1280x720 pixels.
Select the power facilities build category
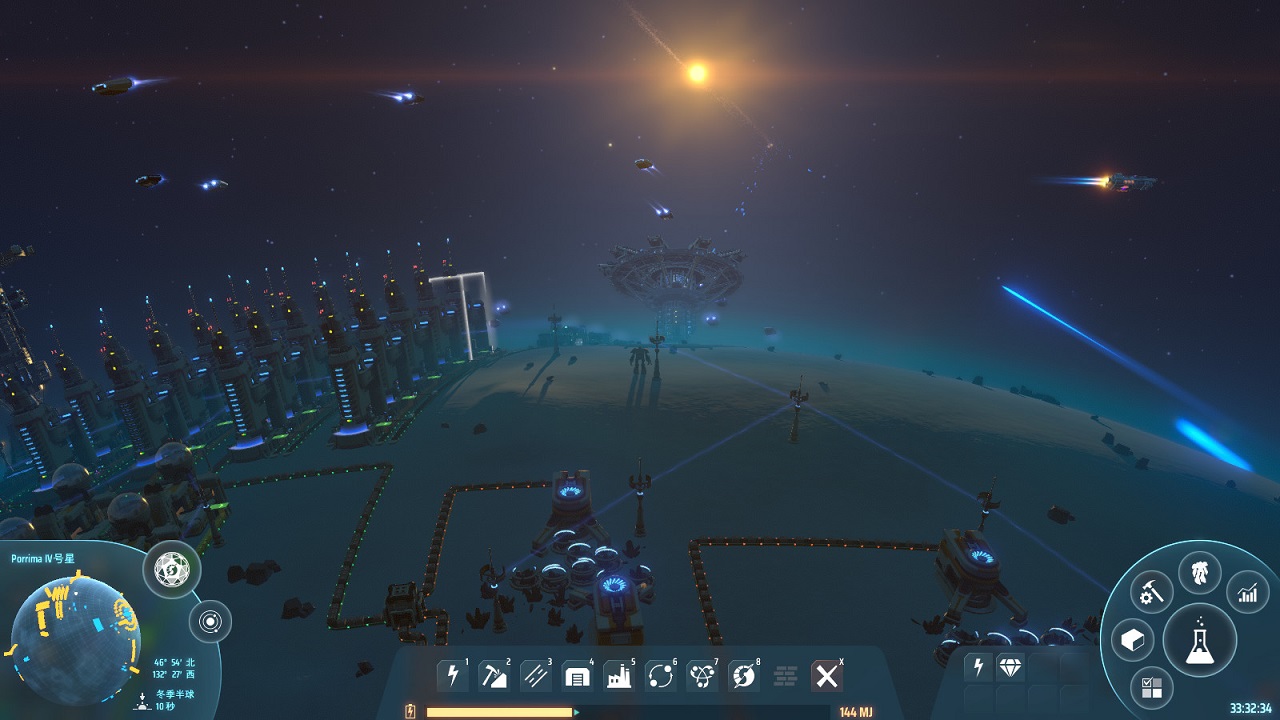click(452, 675)
